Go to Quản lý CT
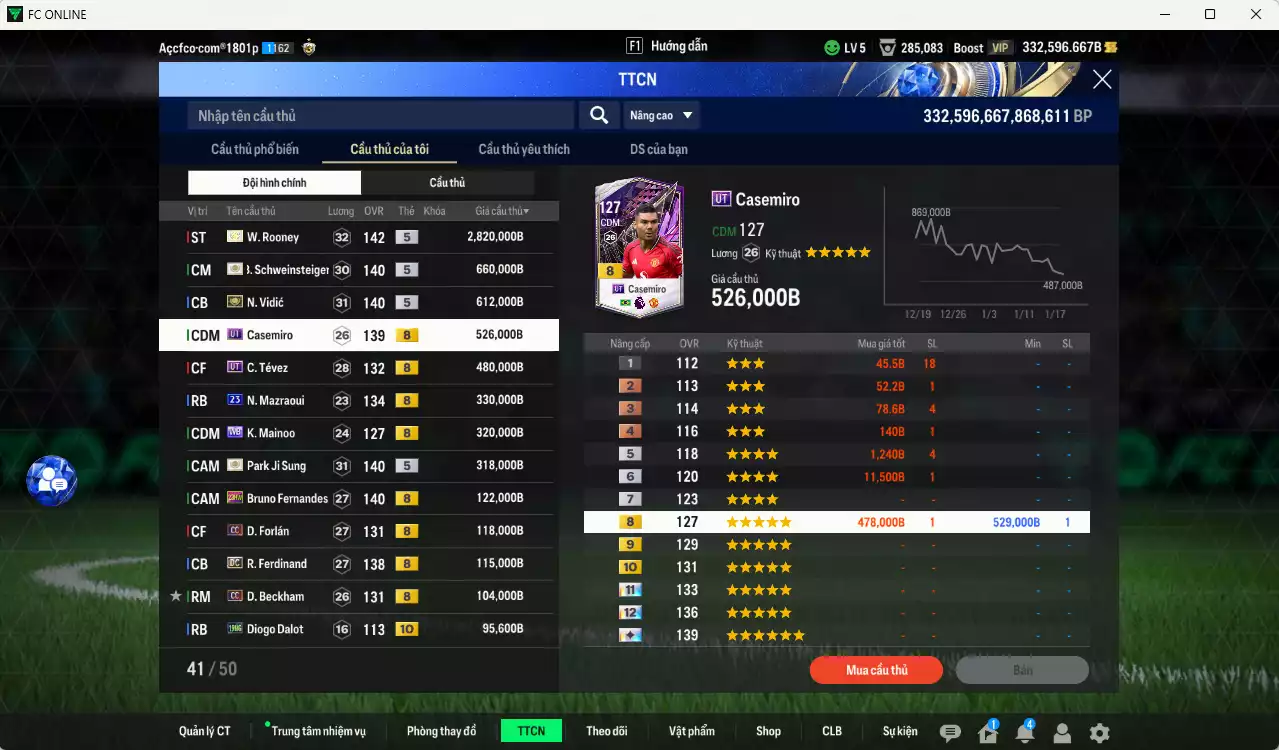 click(205, 731)
